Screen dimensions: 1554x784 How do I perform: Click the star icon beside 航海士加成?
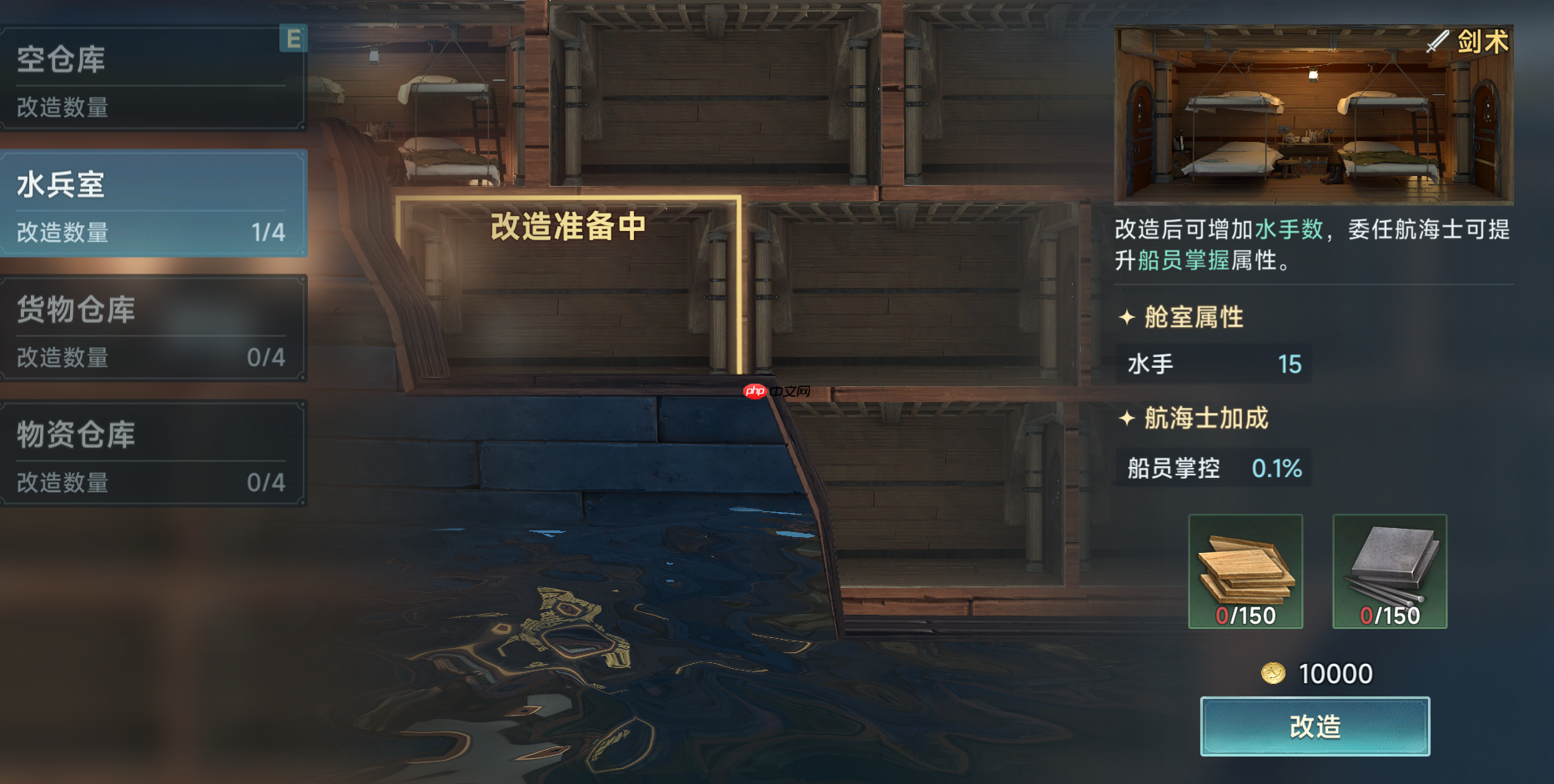[1128, 419]
